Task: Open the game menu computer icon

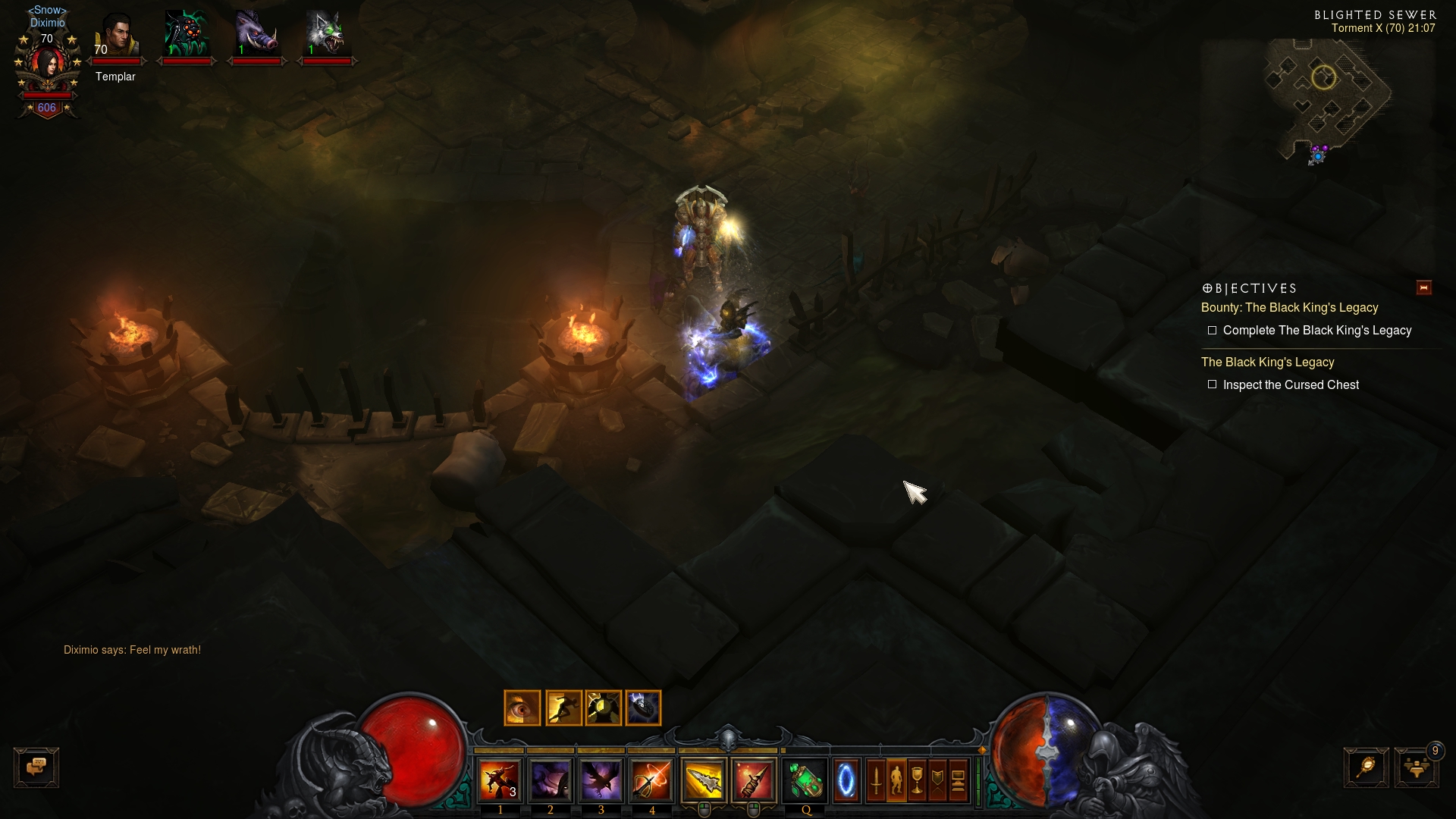Action: (958, 780)
